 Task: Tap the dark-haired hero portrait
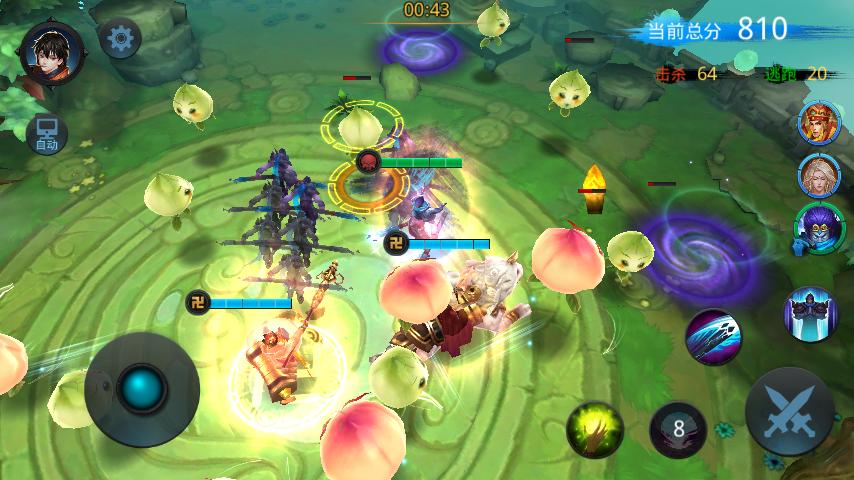pos(51,51)
